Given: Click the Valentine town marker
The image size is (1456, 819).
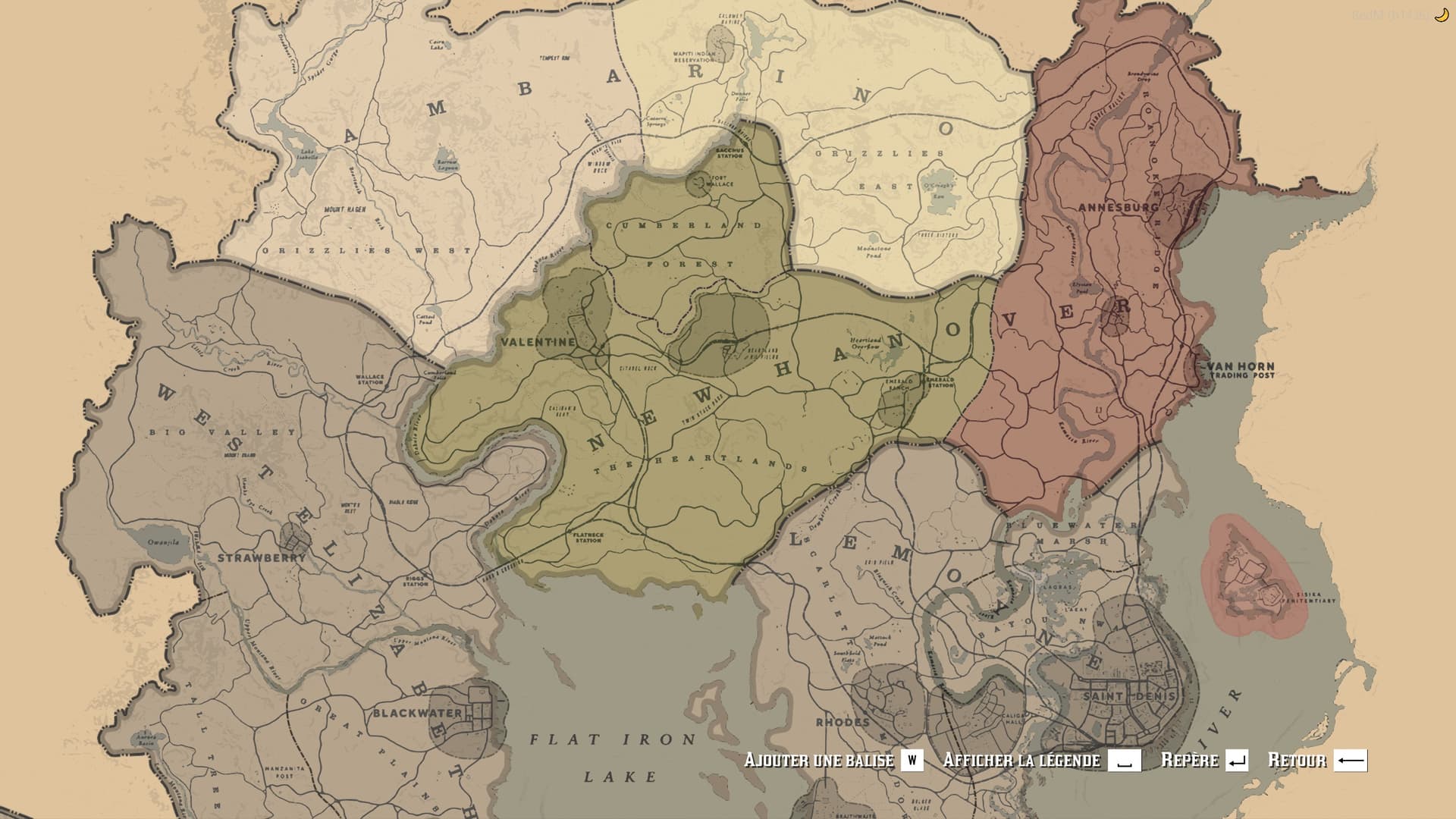Looking at the screenshot, I should pyautogui.click(x=540, y=343).
